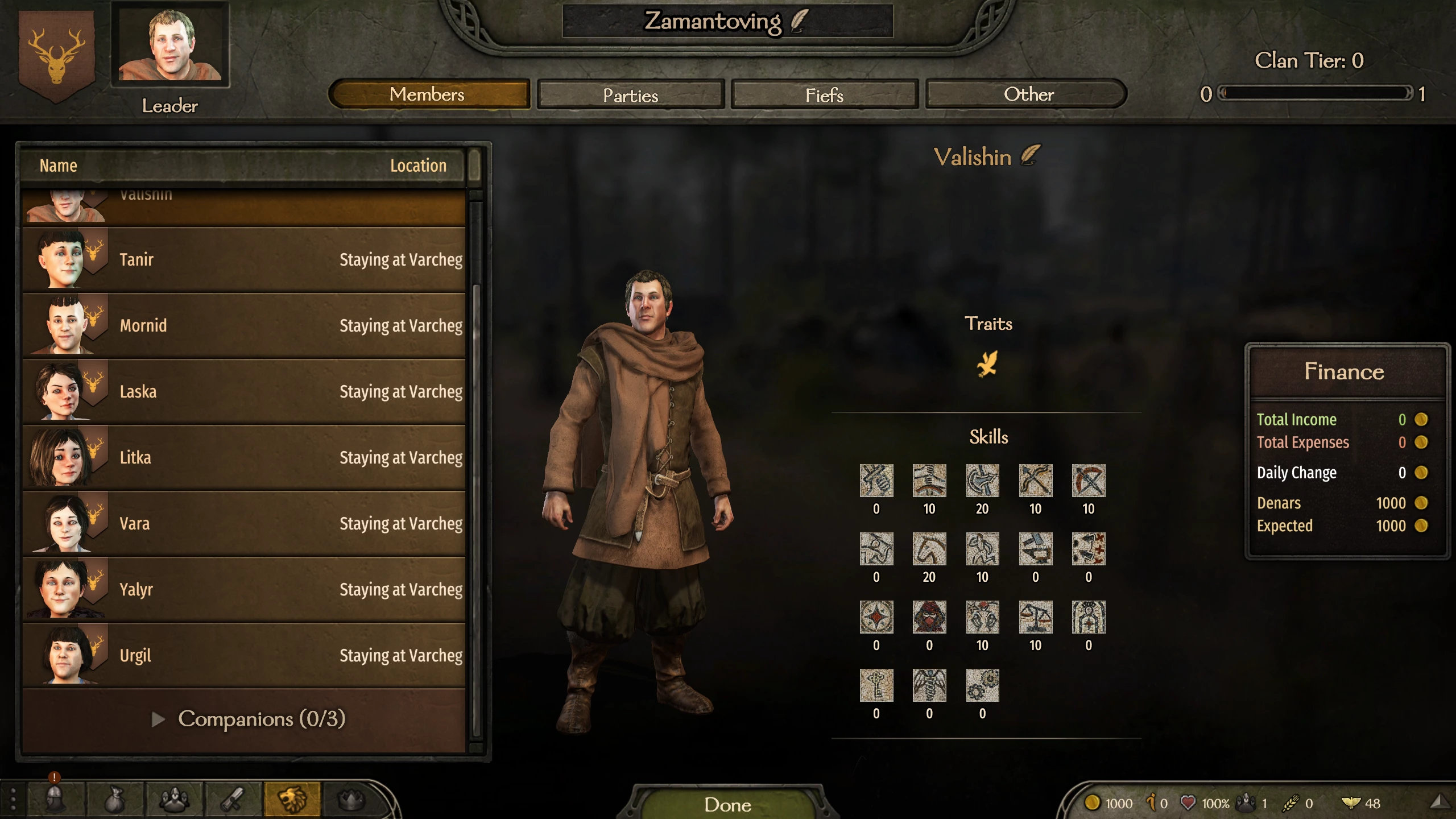The image size is (1456, 819).
Task: Choose Yalyr in the member list
Action: point(245,590)
